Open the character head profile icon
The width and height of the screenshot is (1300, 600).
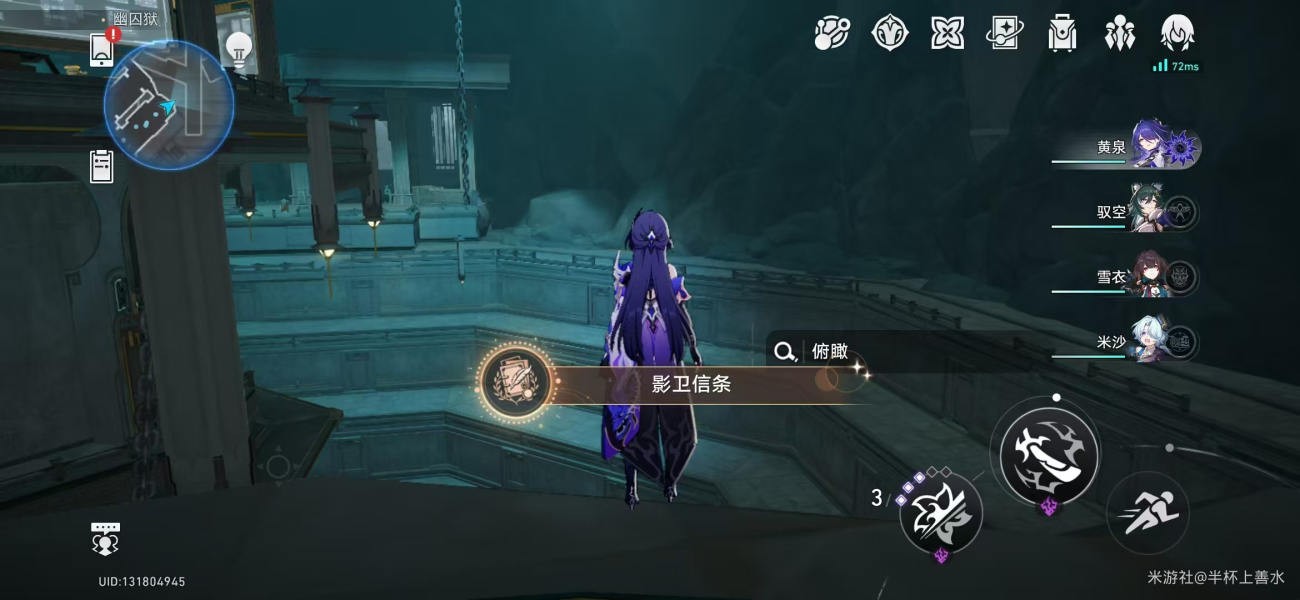1176,33
